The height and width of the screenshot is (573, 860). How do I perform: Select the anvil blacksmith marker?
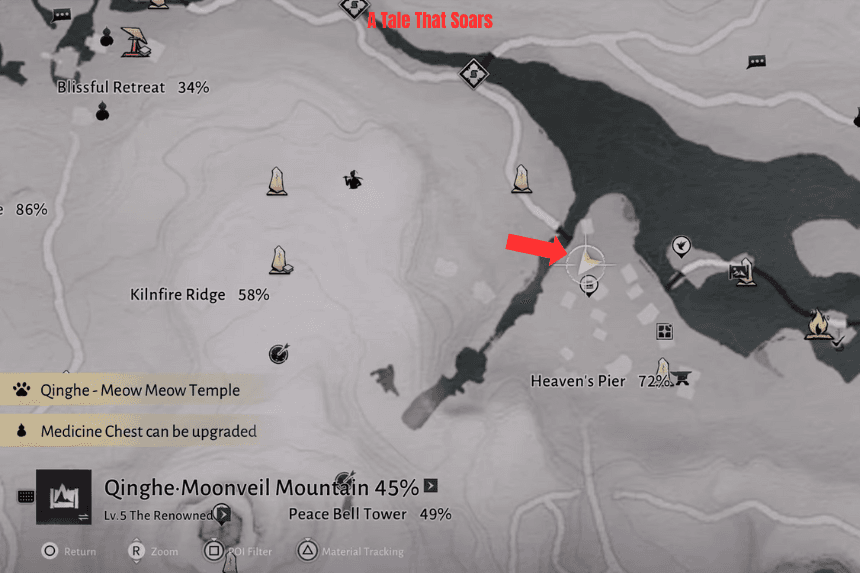click(683, 378)
